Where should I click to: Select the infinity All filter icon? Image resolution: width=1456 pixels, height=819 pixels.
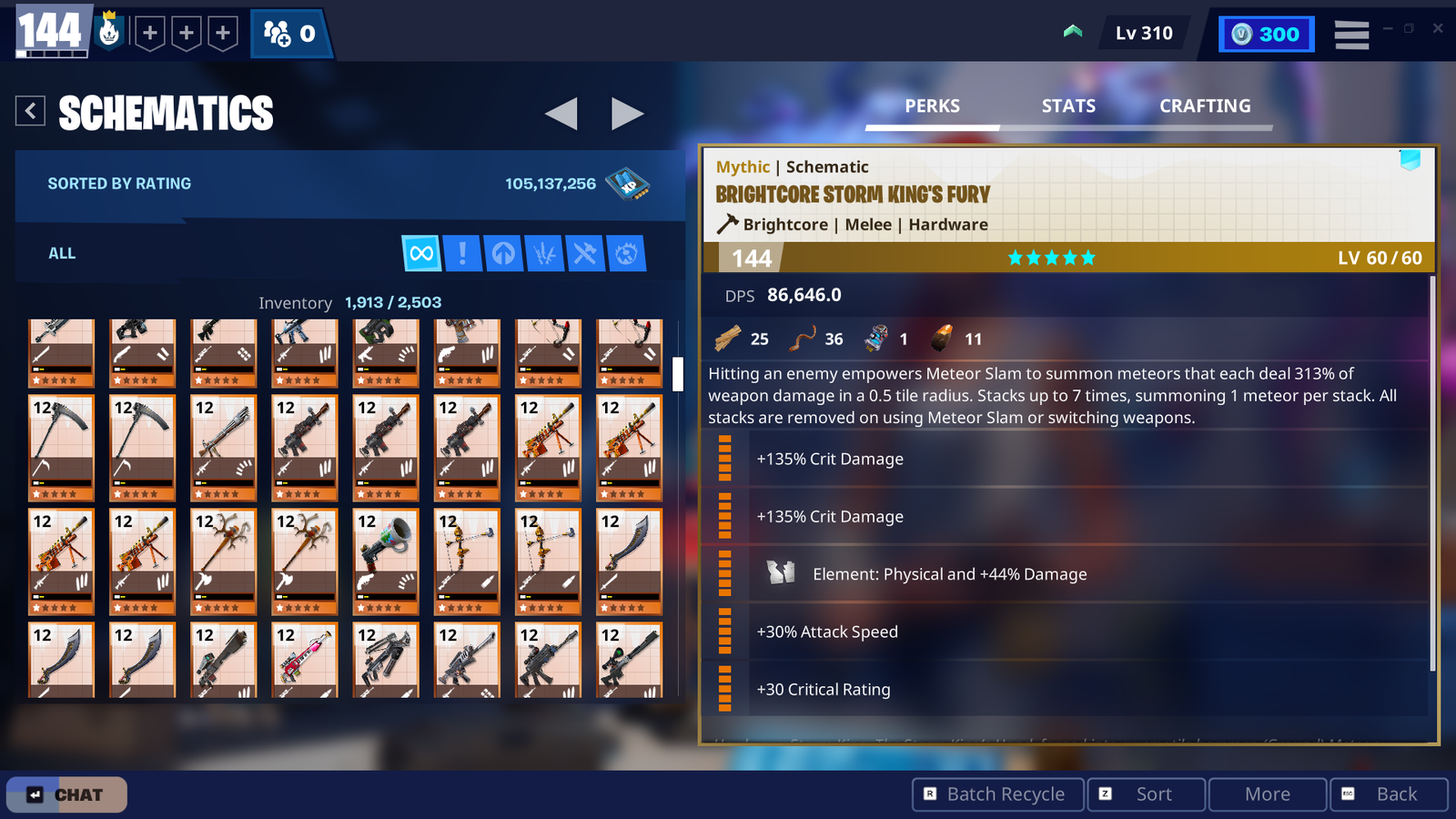coord(420,253)
